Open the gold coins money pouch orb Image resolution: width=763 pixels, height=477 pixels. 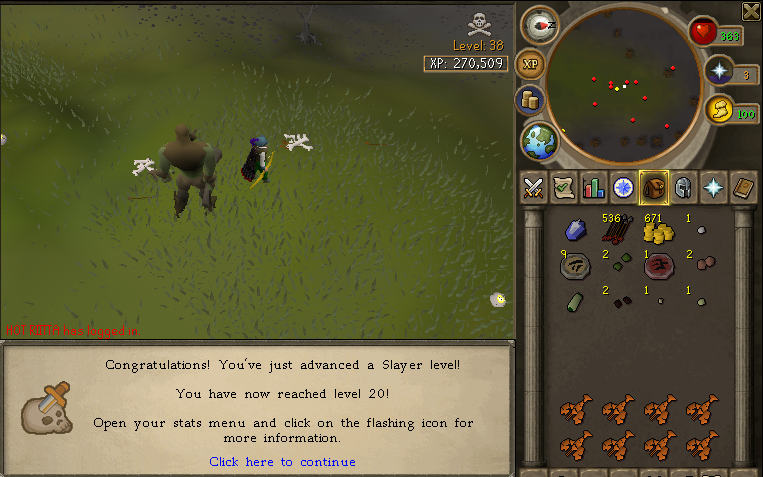pyautogui.click(x=529, y=100)
